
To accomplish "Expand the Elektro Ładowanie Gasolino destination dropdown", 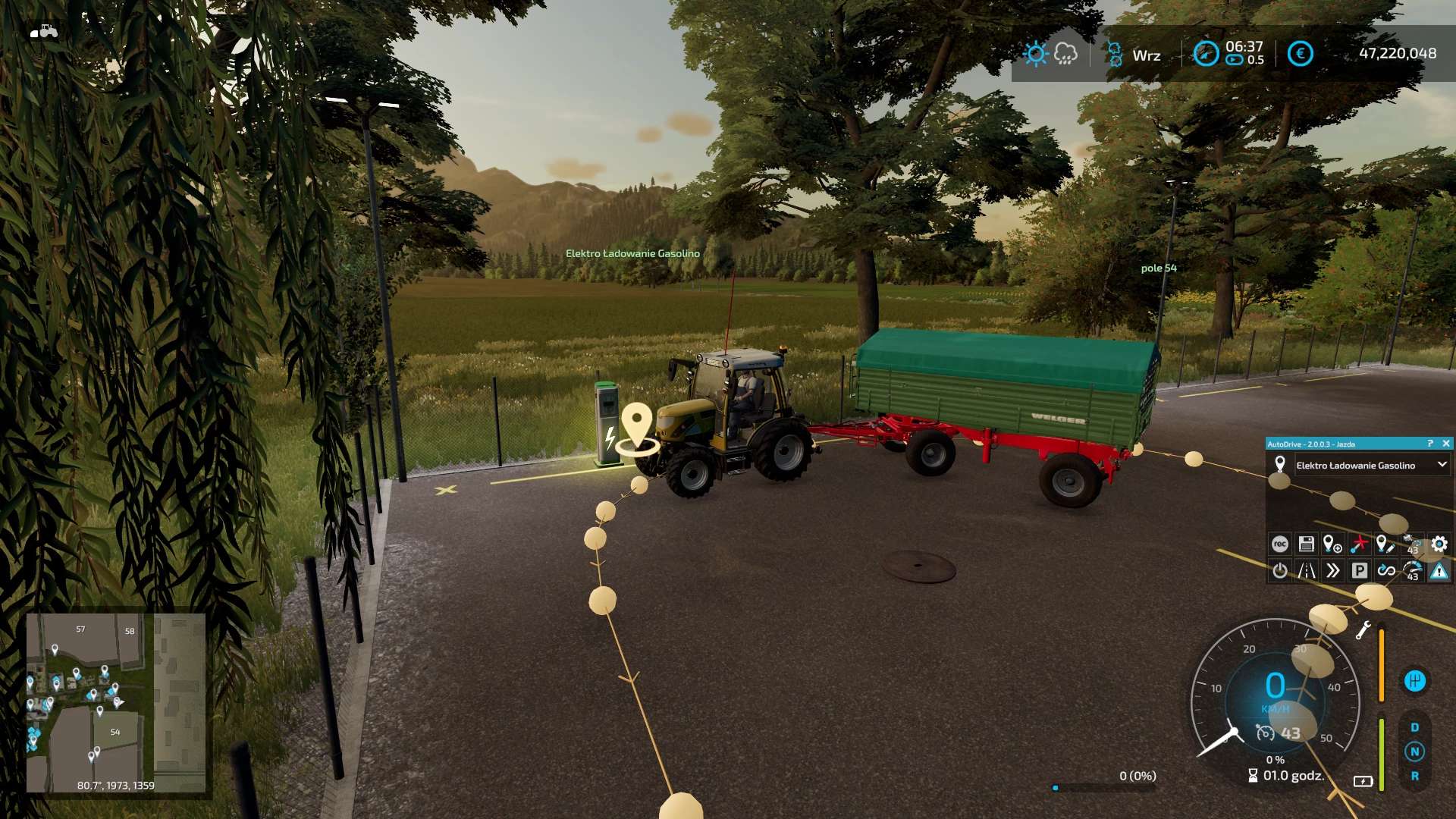I will [1442, 465].
